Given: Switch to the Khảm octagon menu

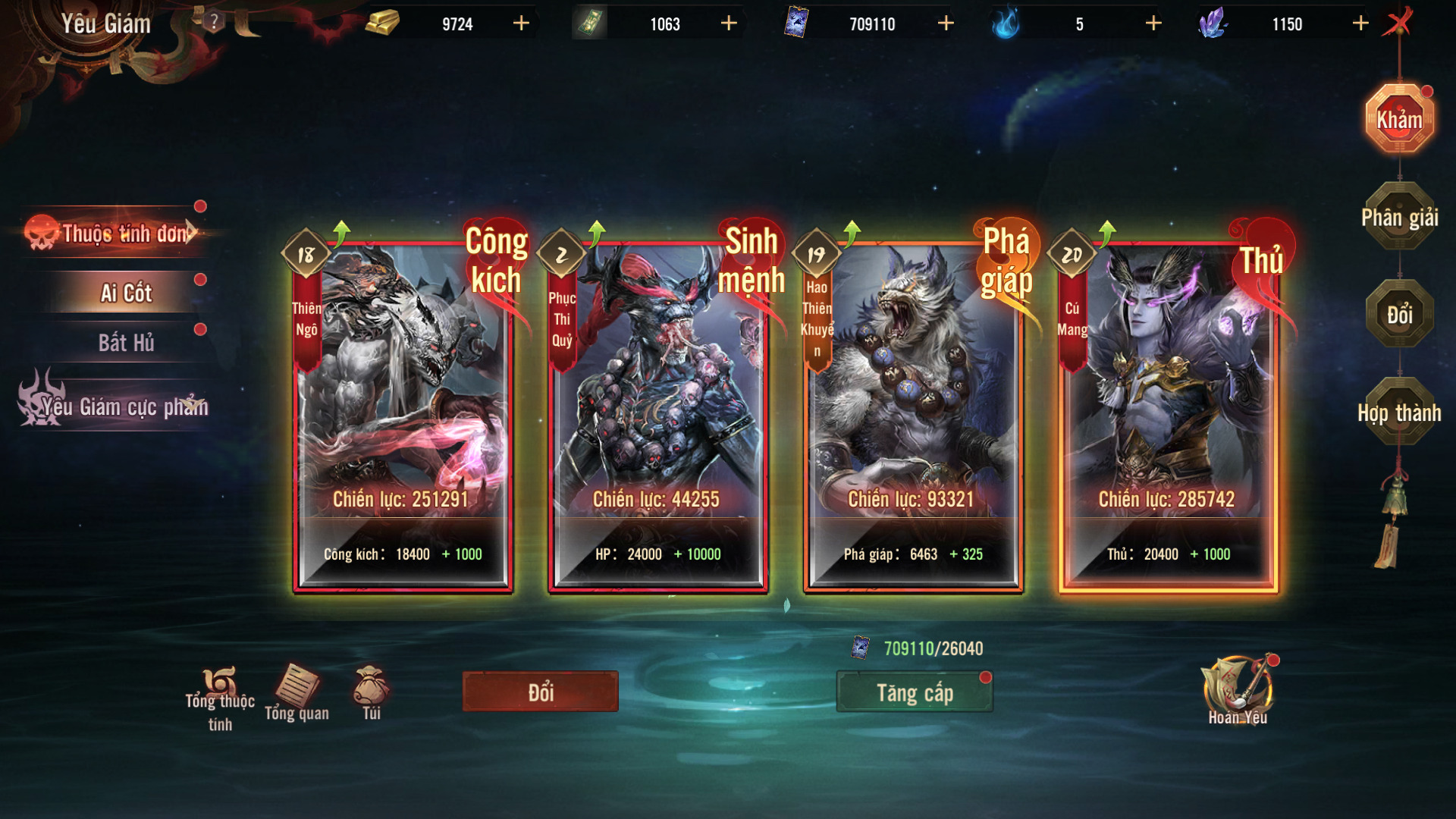Looking at the screenshot, I should [x=1399, y=119].
